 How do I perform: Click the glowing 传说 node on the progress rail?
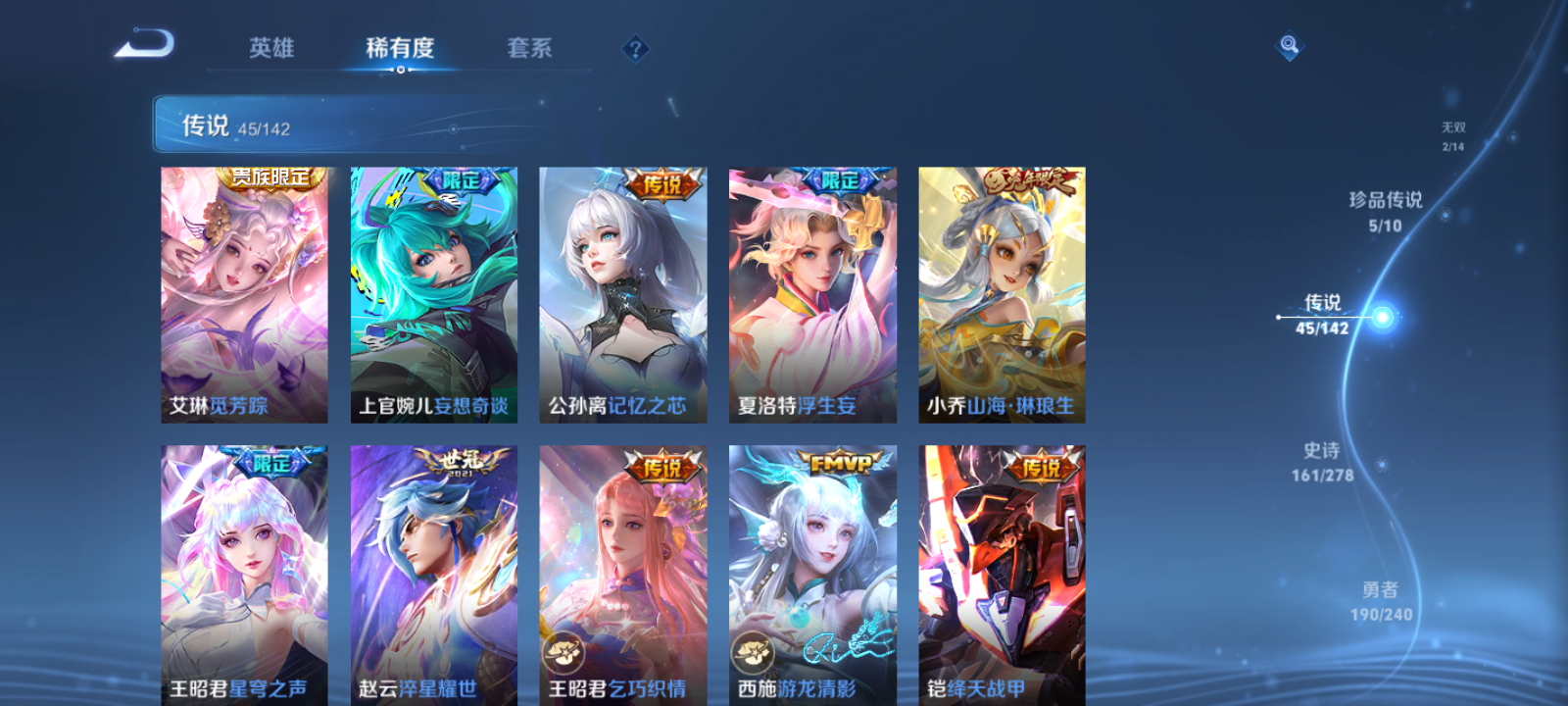1382,316
